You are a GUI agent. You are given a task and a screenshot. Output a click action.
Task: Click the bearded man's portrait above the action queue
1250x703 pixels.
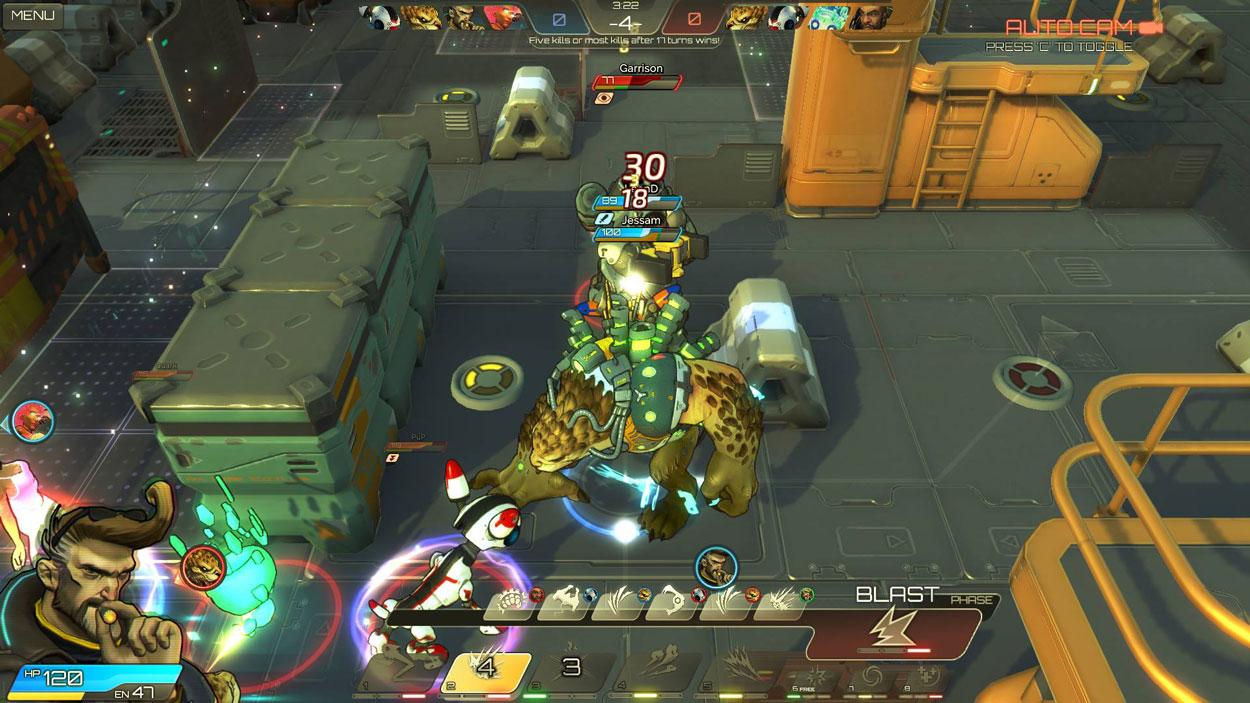point(716,567)
